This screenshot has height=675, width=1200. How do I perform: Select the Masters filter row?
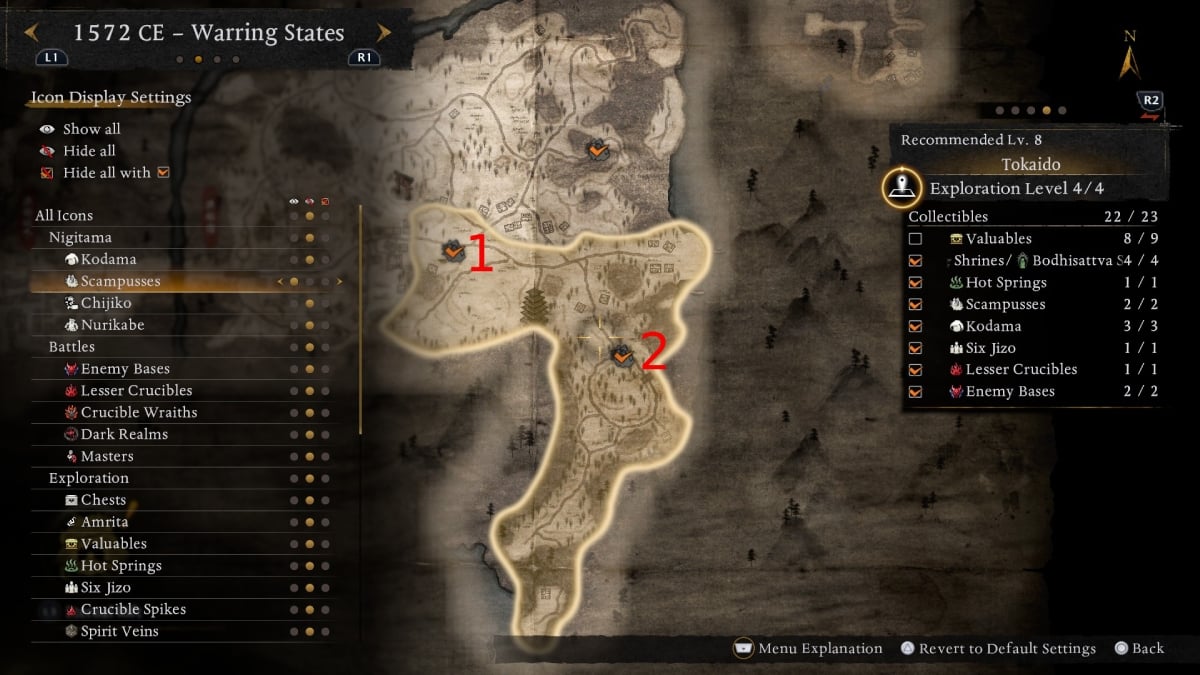pyautogui.click(x=106, y=456)
